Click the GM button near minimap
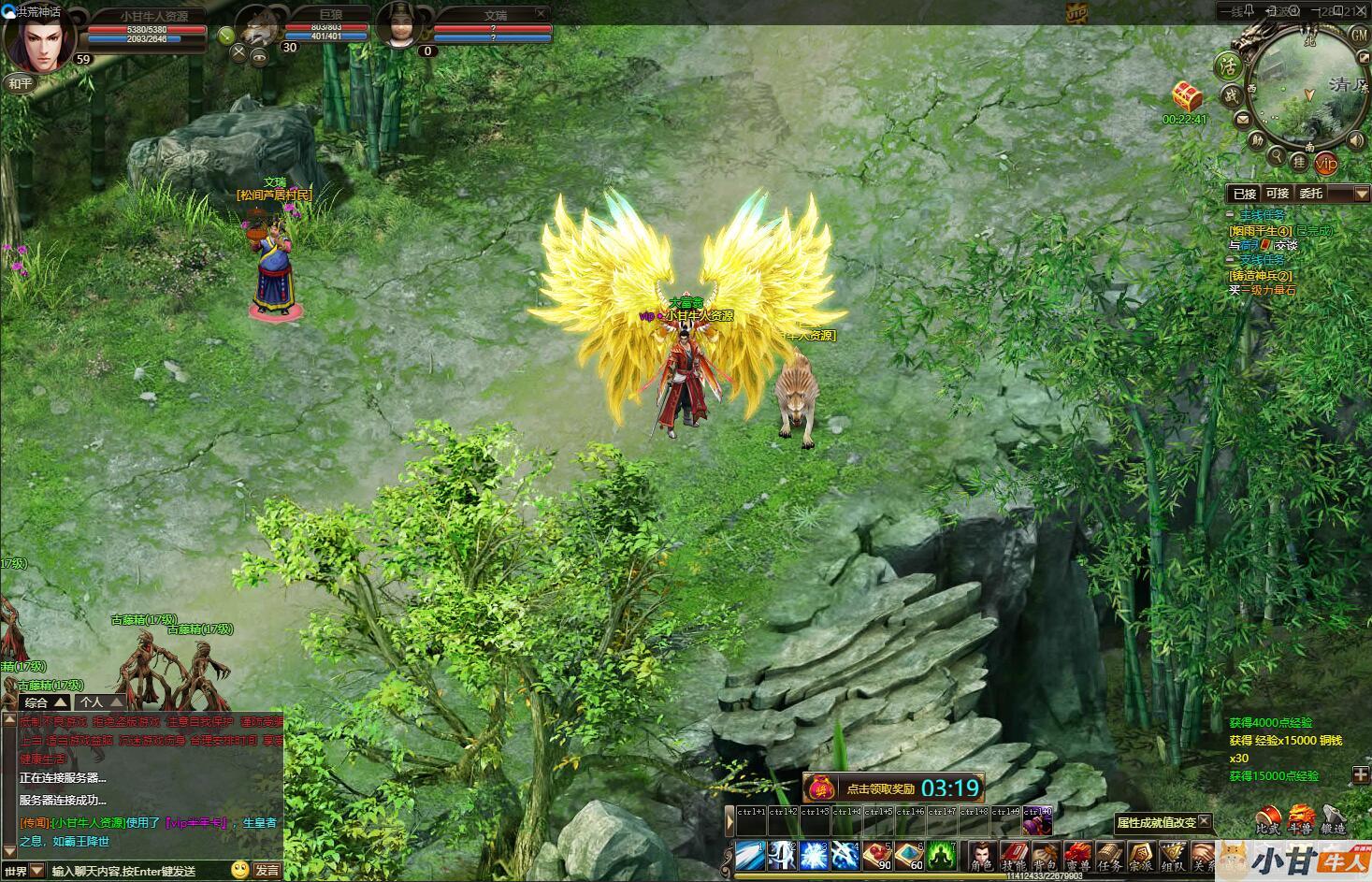Image resolution: width=1372 pixels, height=882 pixels. (x=1359, y=35)
